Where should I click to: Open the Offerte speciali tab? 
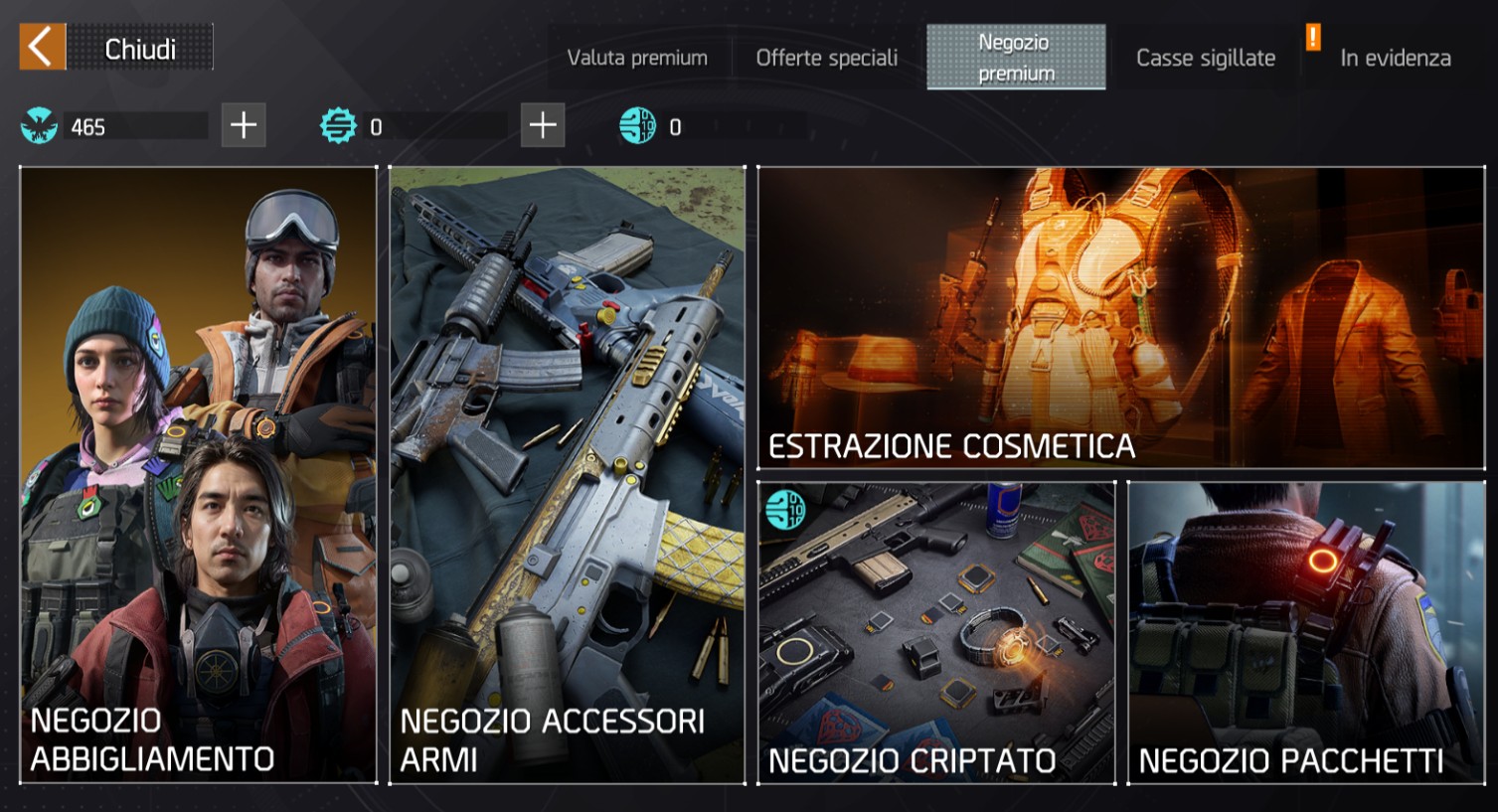tap(826, 58)
